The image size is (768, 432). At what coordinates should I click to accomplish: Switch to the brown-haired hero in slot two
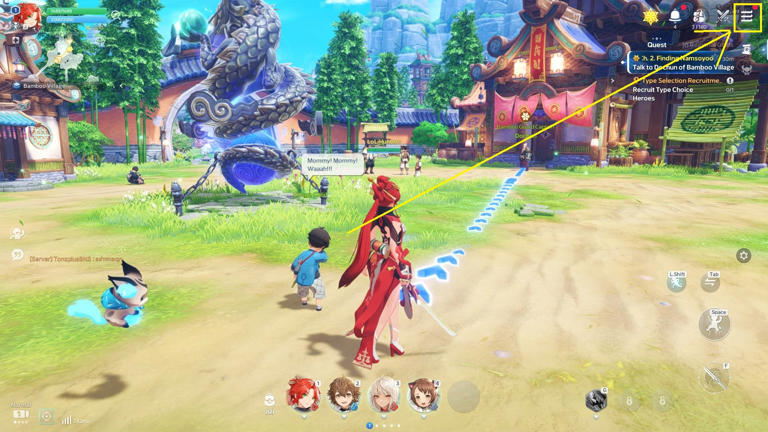[x=342, y=396]
